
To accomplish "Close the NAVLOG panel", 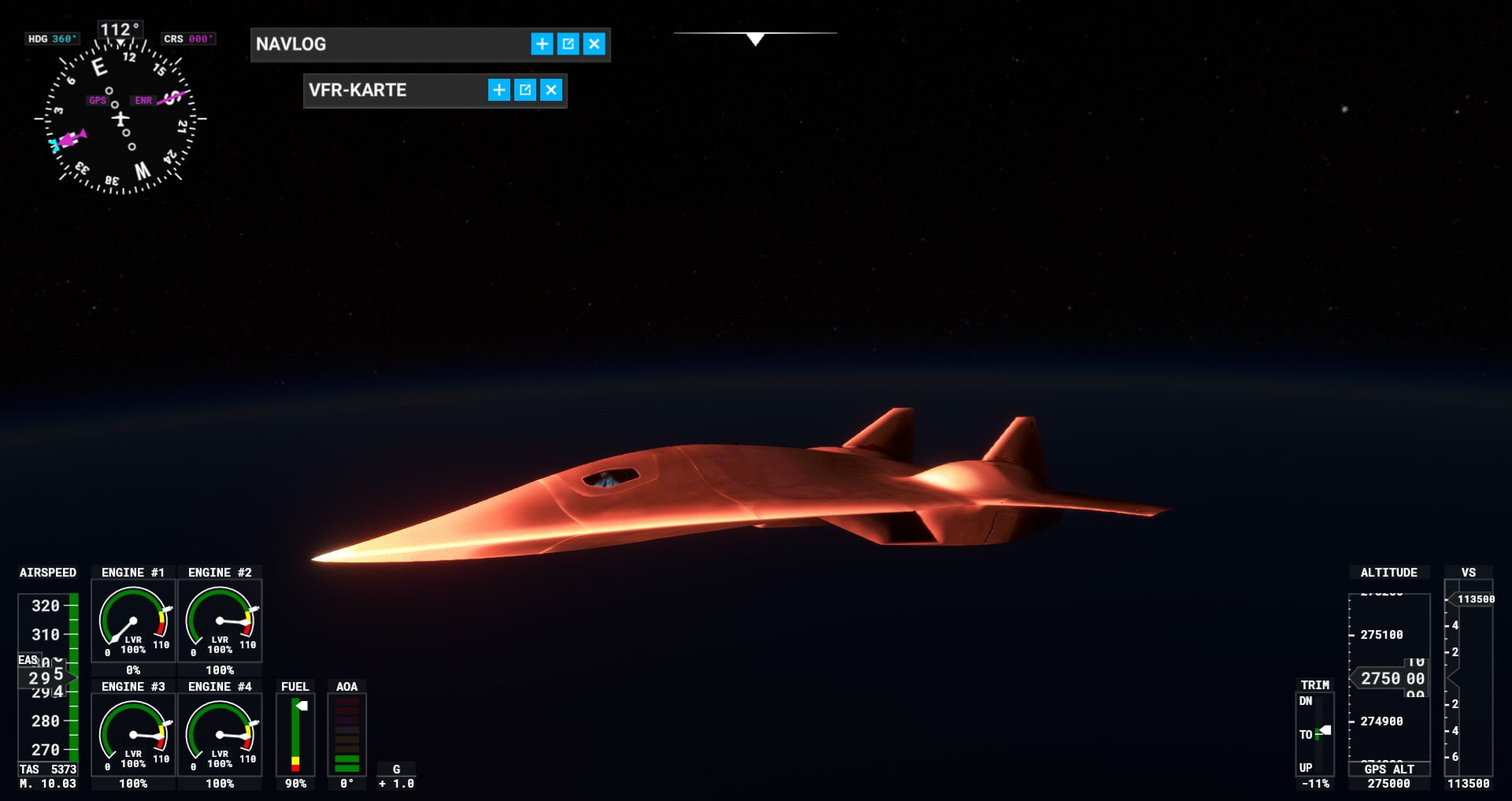I will [595, 44].
